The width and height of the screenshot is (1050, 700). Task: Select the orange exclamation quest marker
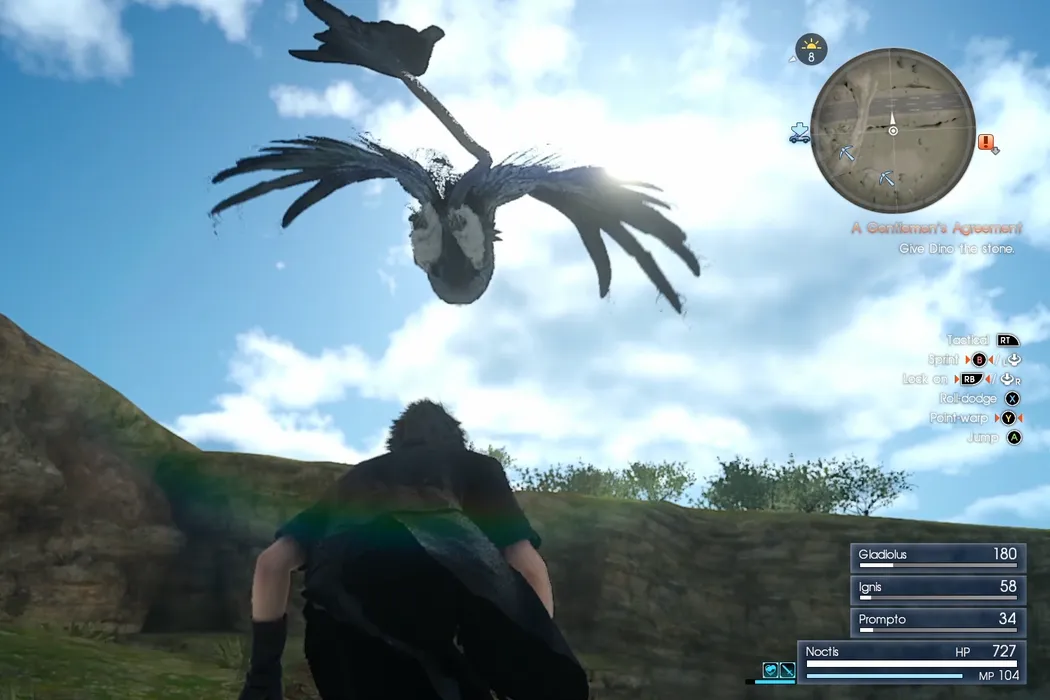(x=988, y=143)
